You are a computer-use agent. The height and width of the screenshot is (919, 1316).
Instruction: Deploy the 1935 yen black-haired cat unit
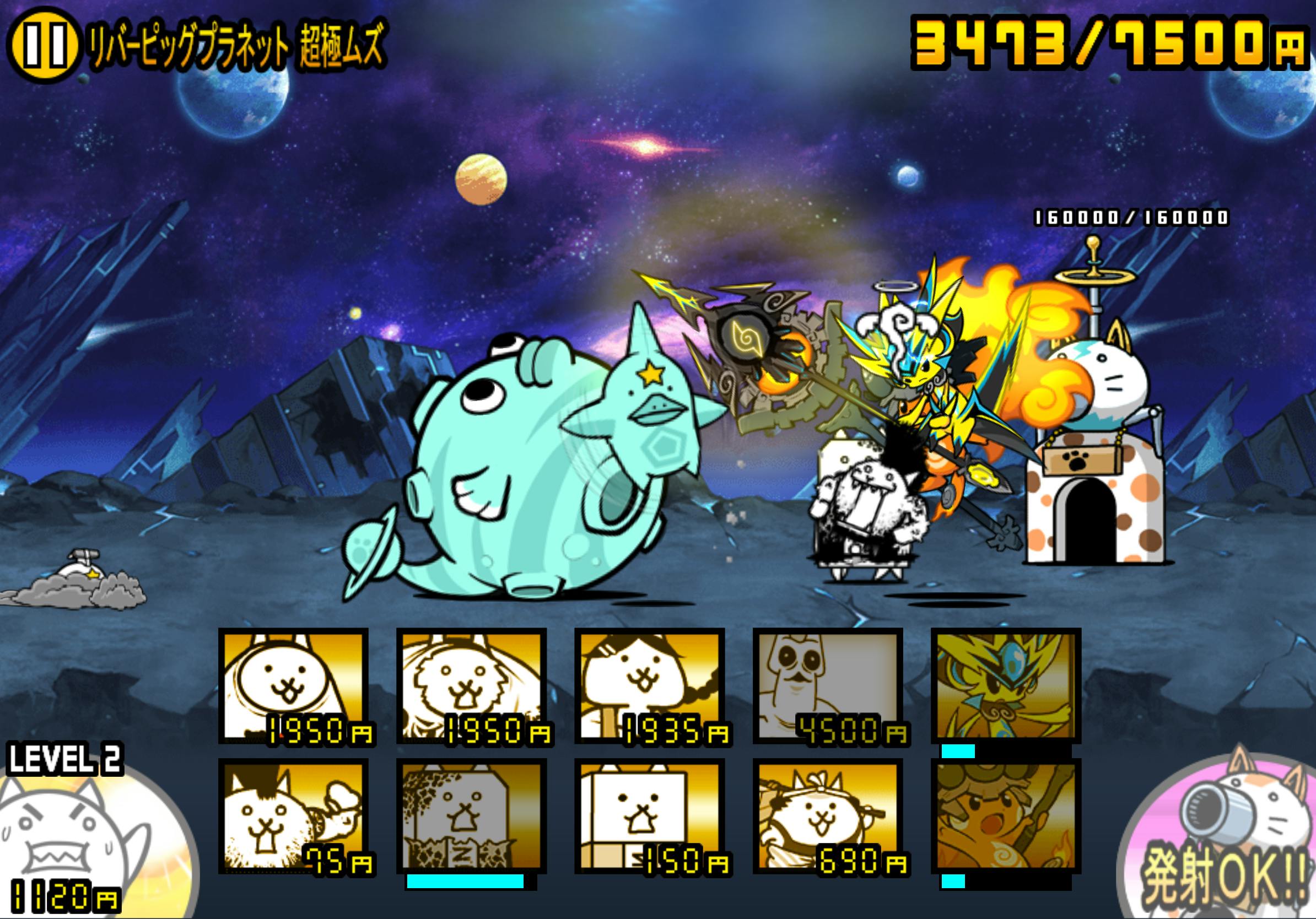pyautogui.click(x=650, y=686)
